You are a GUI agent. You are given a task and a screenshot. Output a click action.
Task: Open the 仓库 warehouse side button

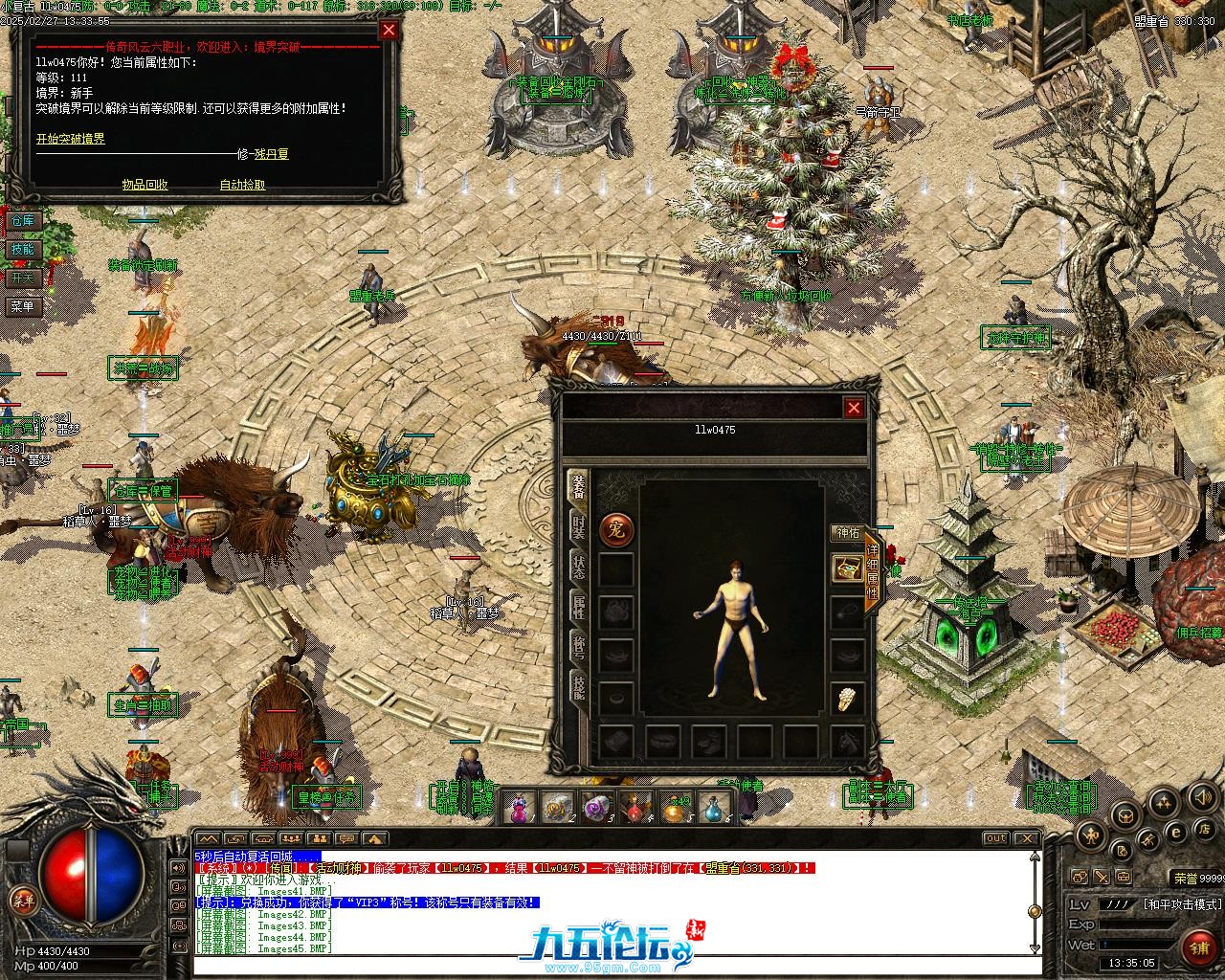click(x=22, y=221)
